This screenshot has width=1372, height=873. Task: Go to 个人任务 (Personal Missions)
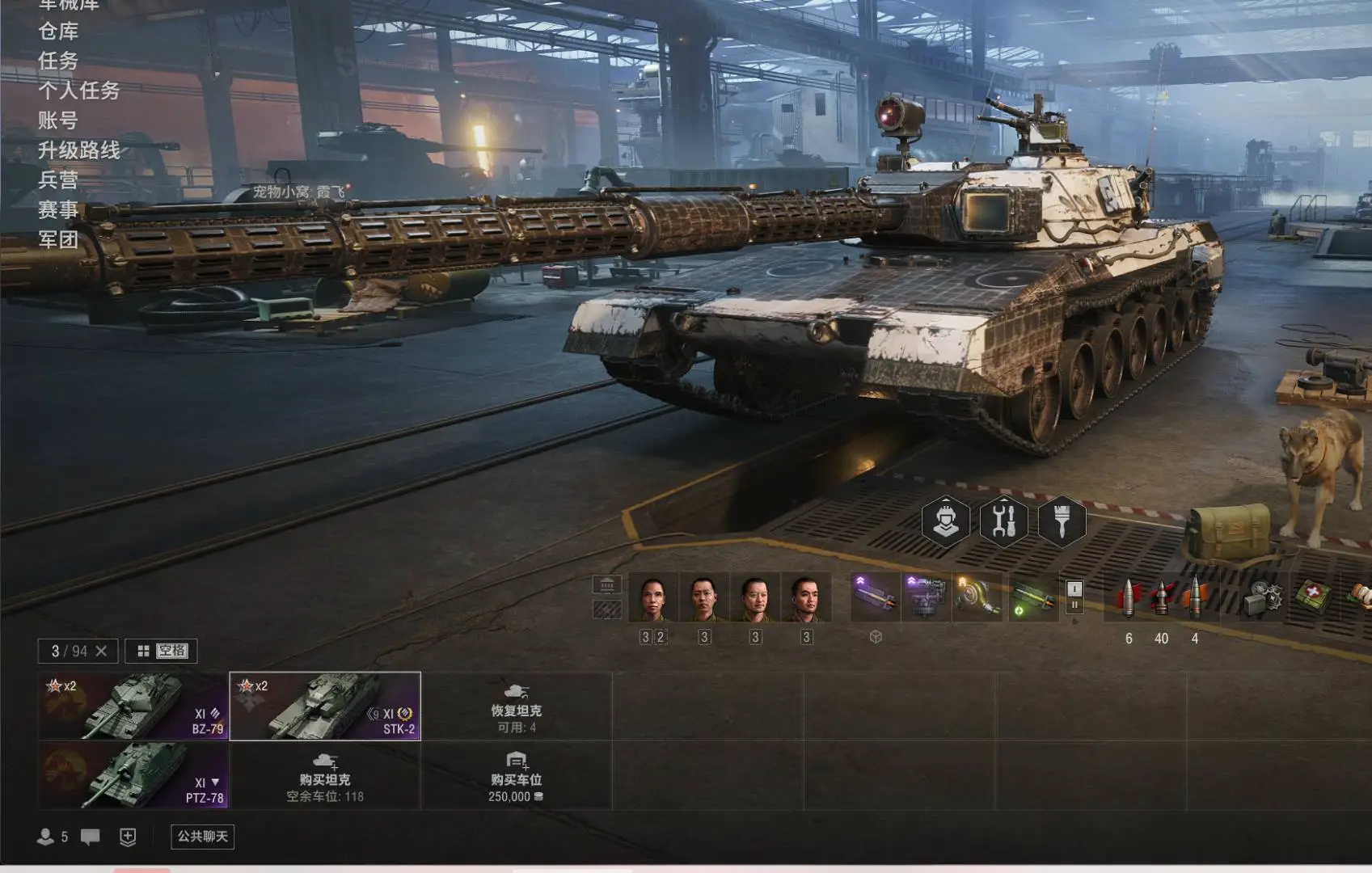pos(78,91)
